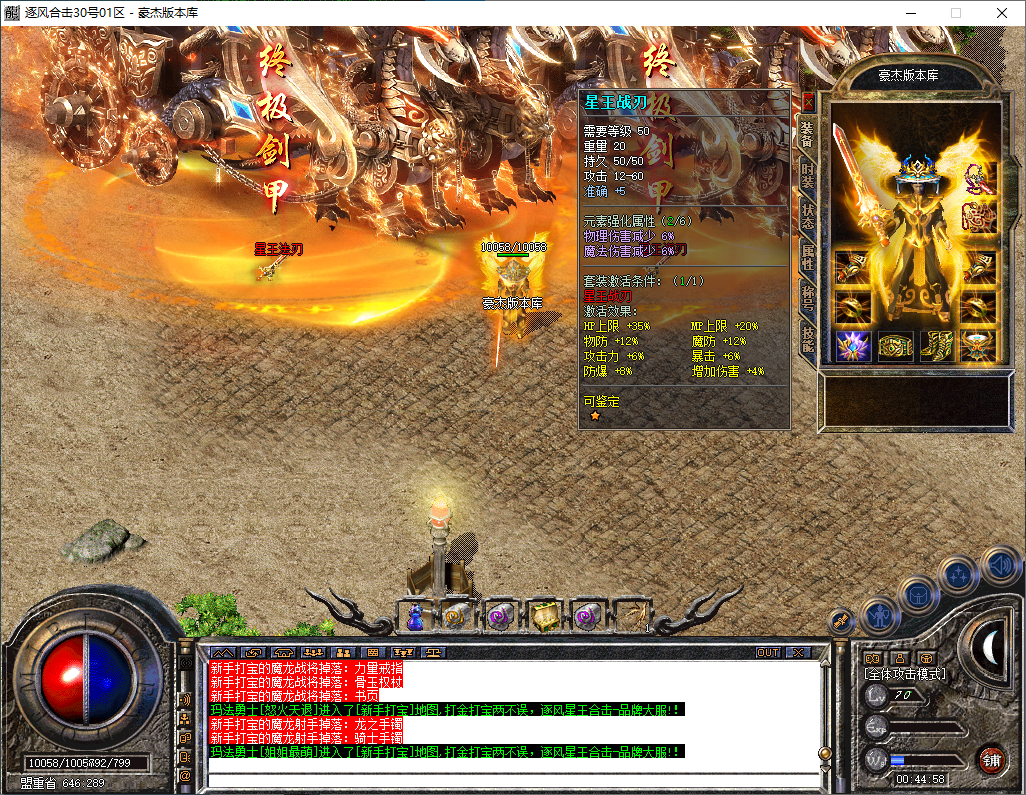The image size is (1026, 795).
Task: Click the @ chat channel button
Action: point(185,775)
